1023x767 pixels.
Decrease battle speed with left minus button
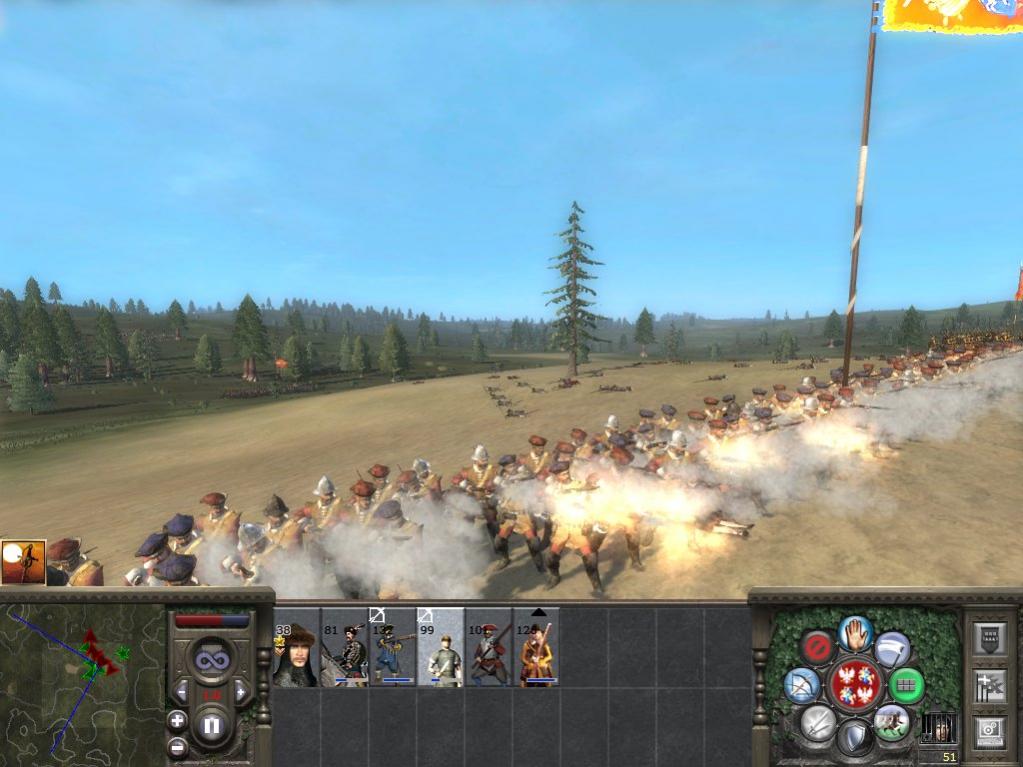182,692
